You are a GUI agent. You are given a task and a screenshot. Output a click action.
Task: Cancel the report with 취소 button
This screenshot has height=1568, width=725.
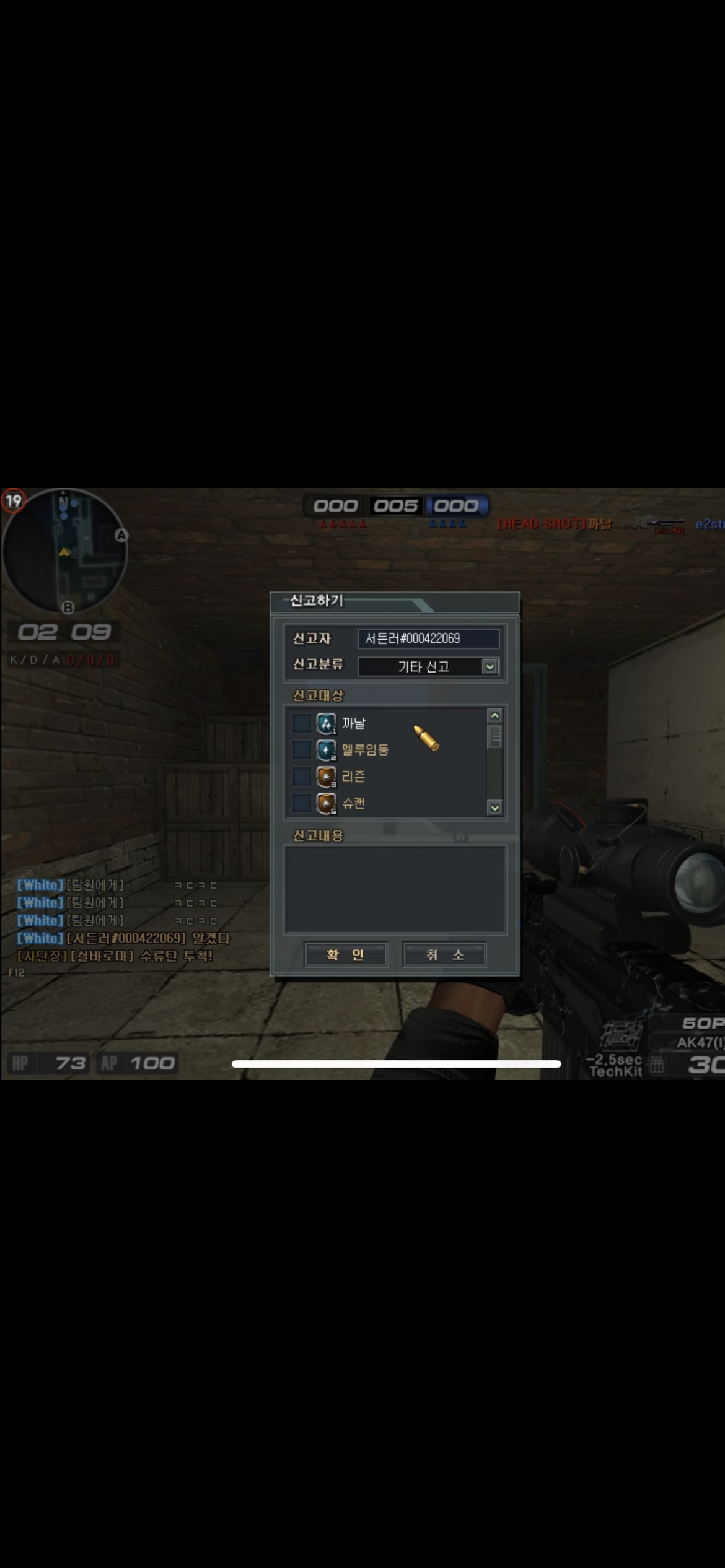click(x=444, y=954)
